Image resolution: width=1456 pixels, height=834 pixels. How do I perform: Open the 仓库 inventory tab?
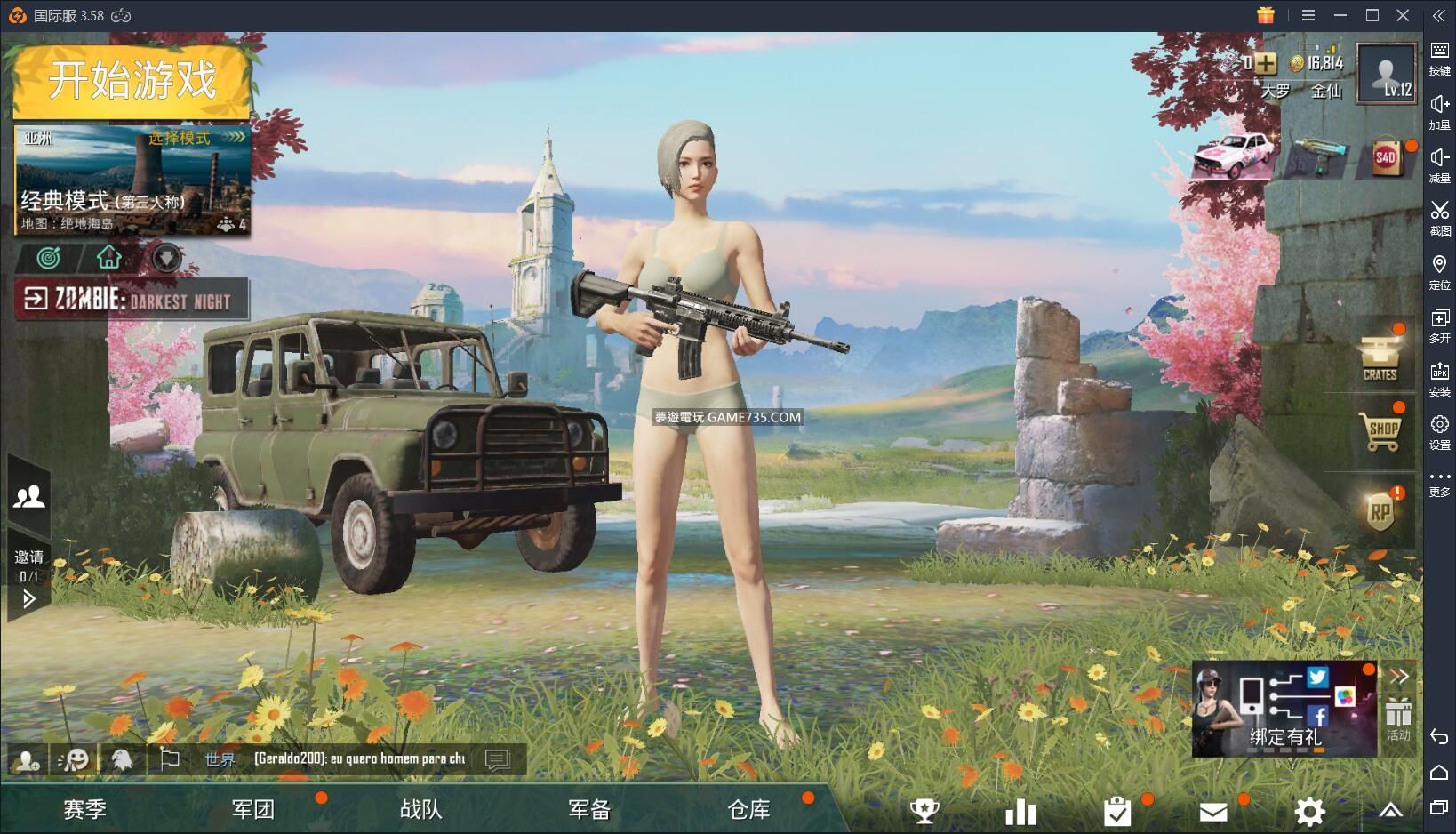[x=749, y=809]
